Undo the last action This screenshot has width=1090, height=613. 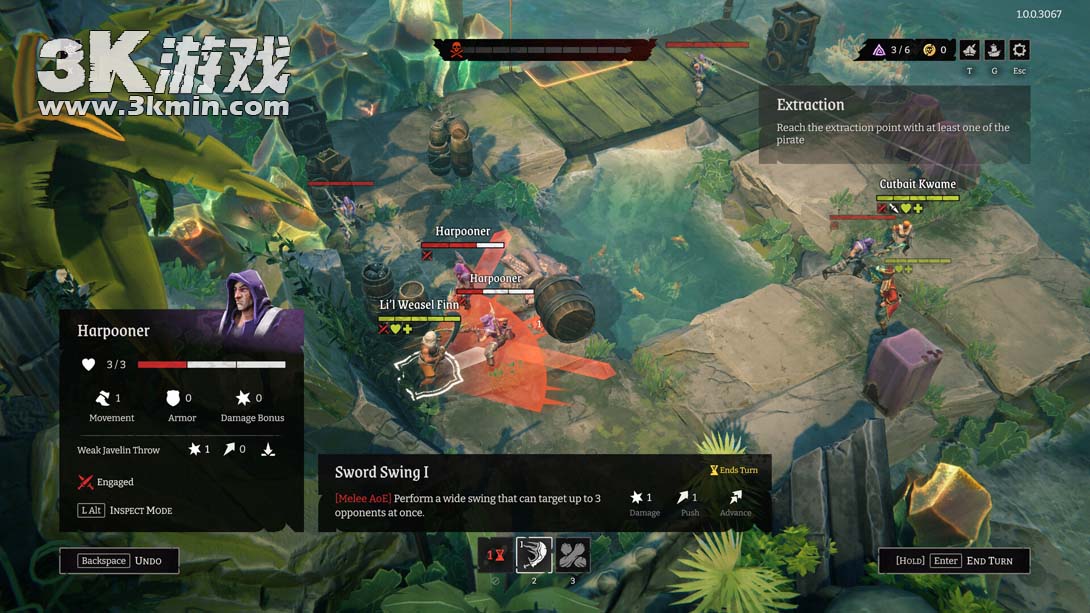(x=119, y=561)
